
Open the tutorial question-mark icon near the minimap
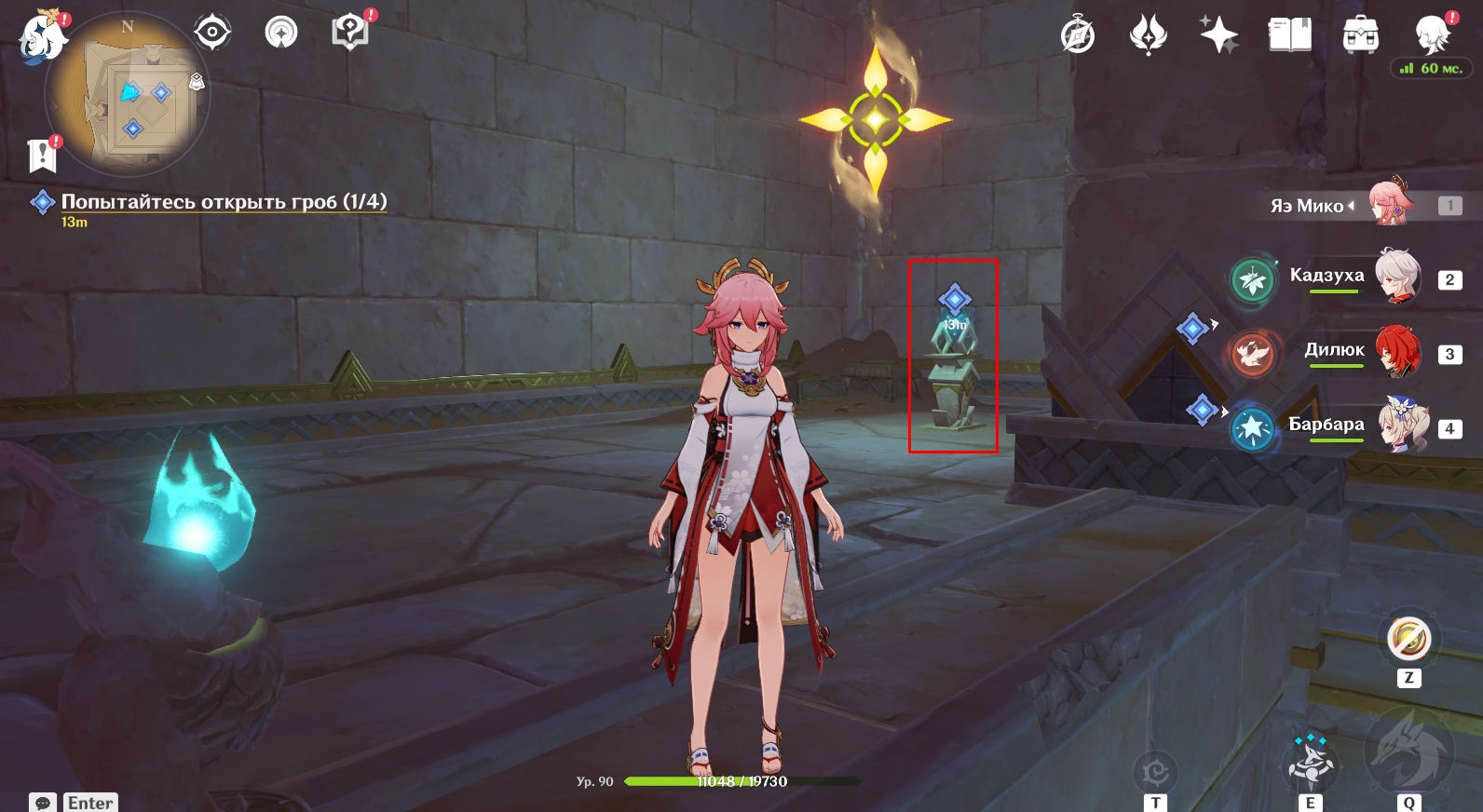point(350,33)
